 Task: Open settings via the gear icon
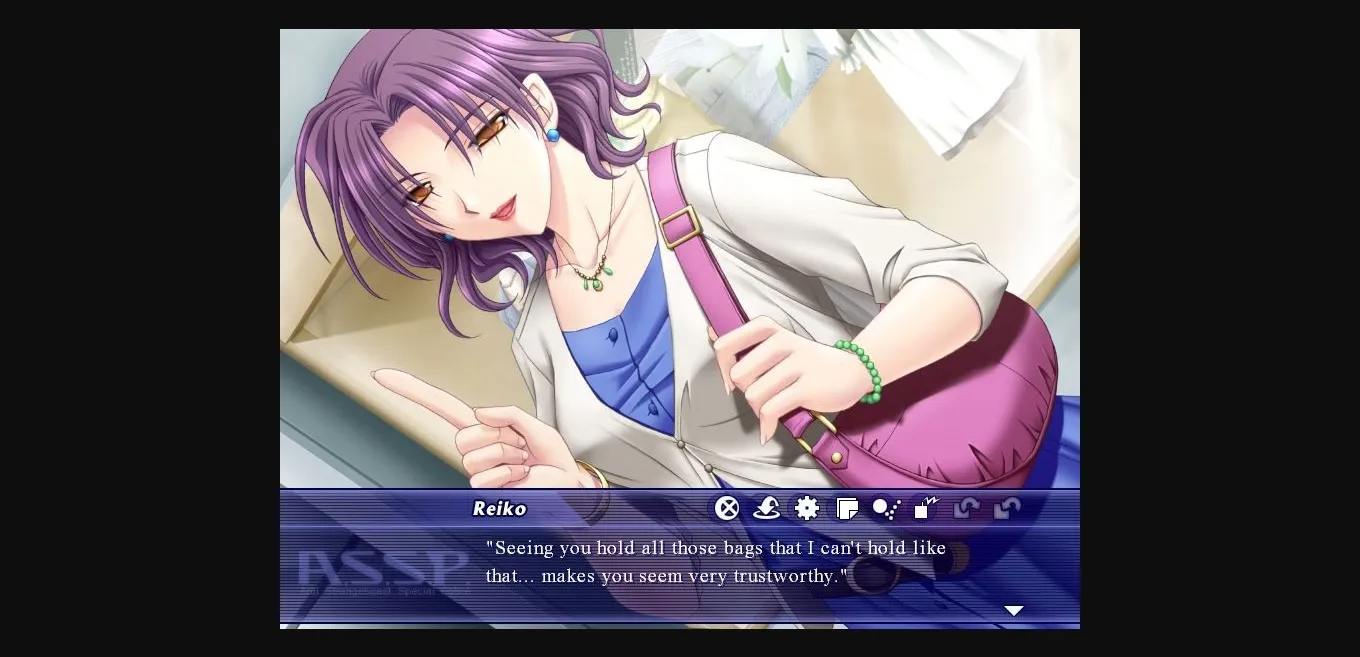[807, 508]
